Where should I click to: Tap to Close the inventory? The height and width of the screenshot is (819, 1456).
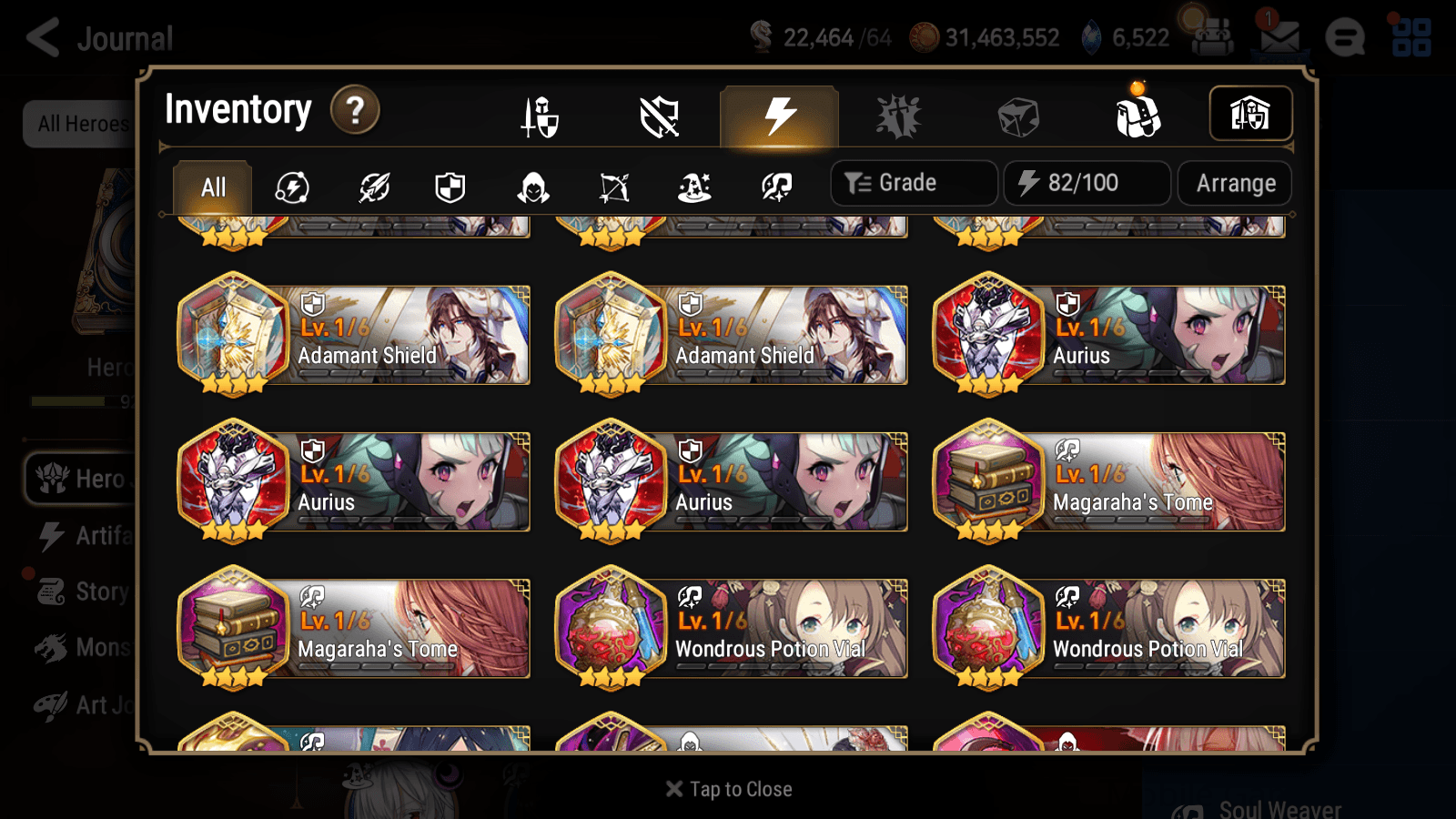pos(728,788)
